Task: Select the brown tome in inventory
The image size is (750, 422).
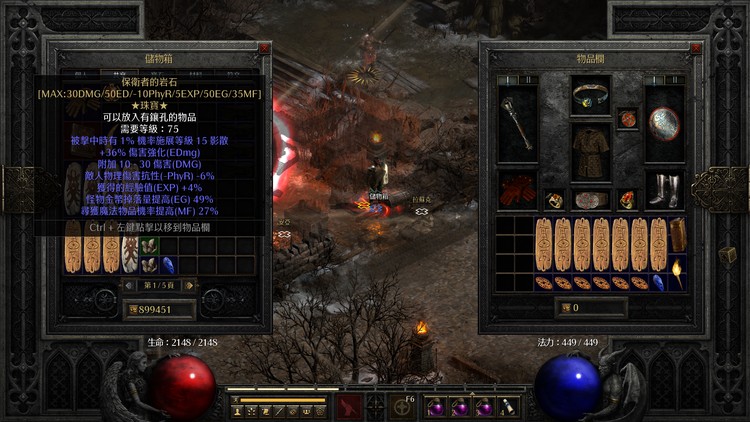Action: click(678, 235)
